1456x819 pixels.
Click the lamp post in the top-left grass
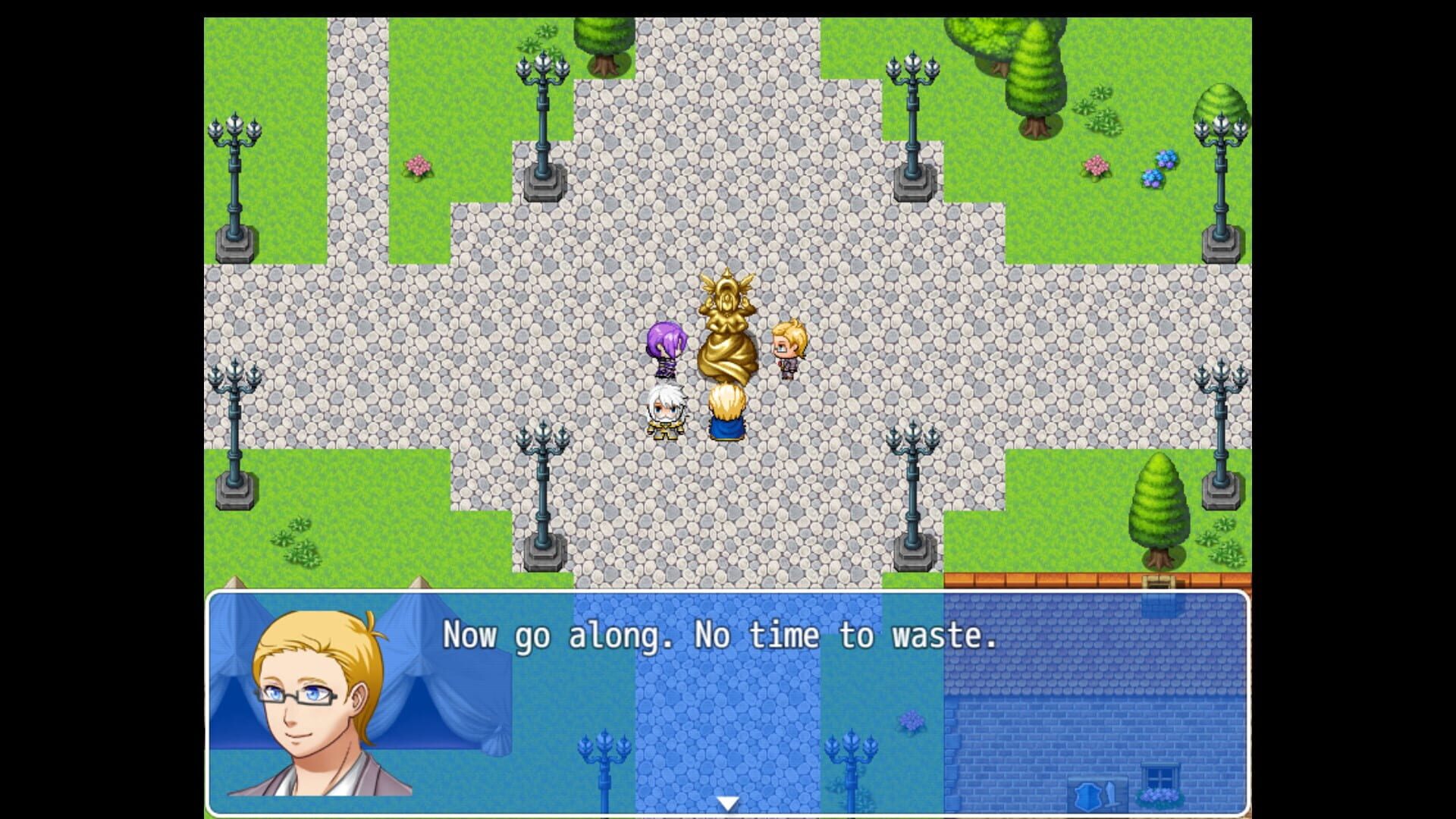(x=235, y=174)
